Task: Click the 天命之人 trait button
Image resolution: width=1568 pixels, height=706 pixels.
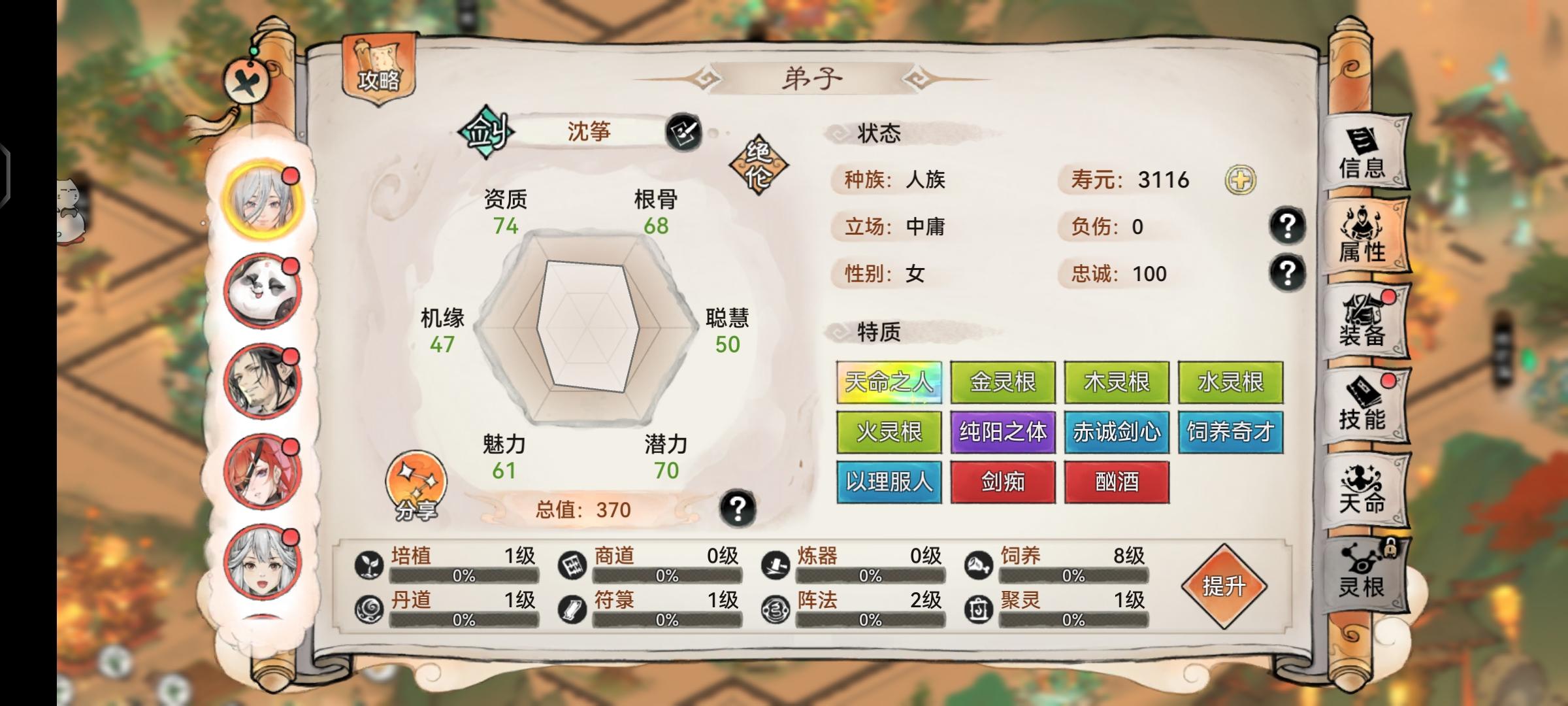Action: click(889, 382)
